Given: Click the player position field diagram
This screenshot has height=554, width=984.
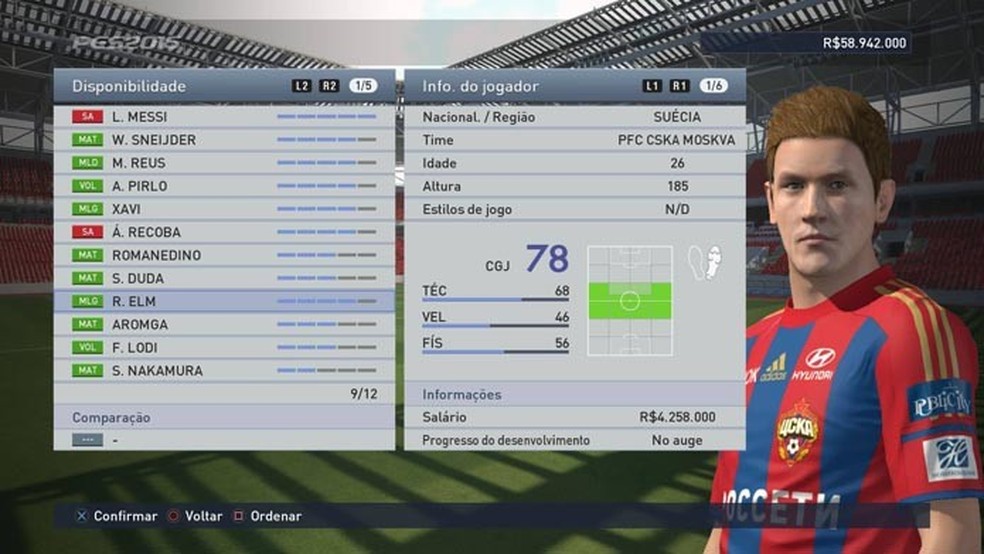Looking at the screenshot, I should pos(629,300).
